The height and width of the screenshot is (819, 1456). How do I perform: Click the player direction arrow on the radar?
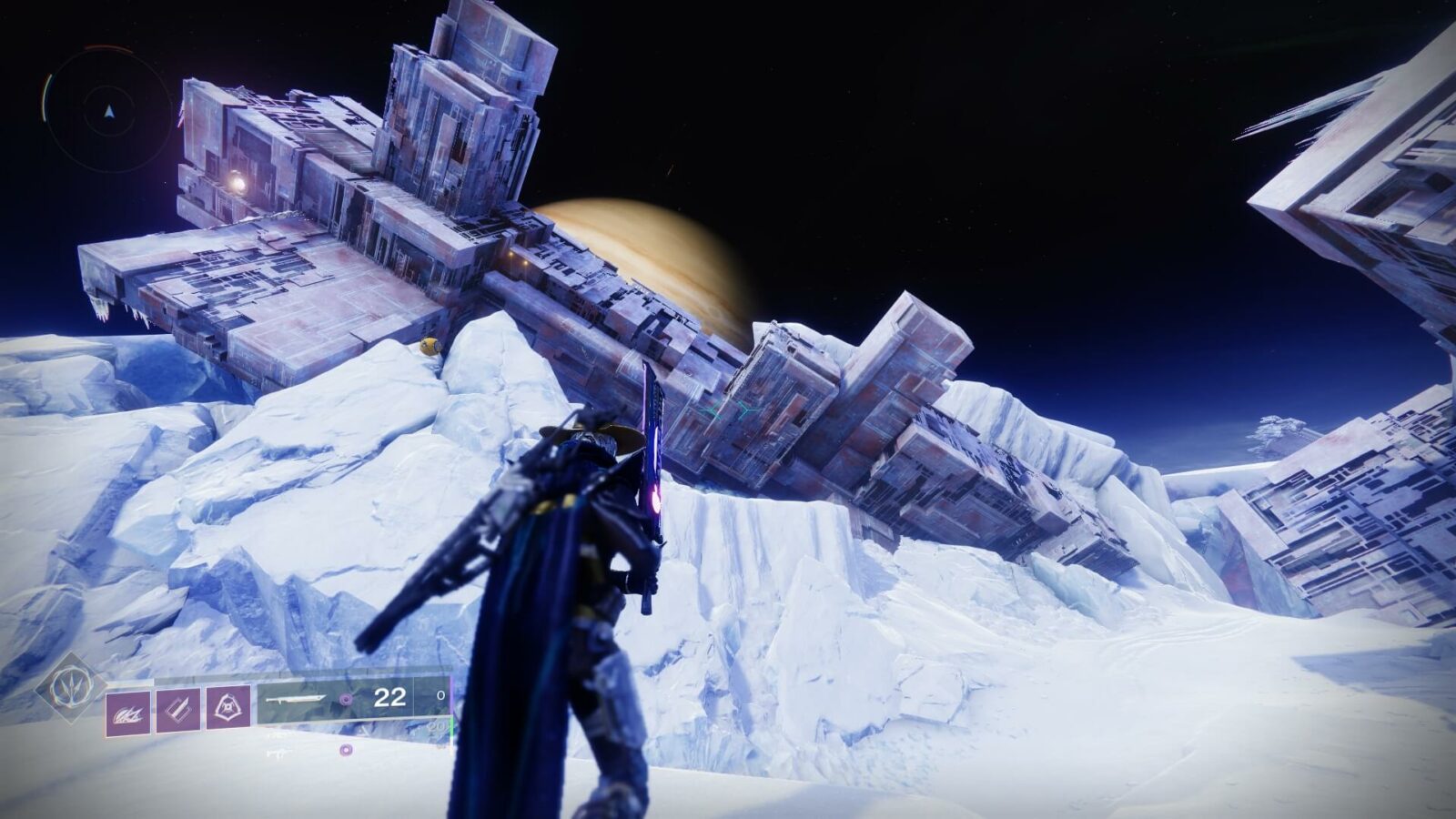[109, 111]
